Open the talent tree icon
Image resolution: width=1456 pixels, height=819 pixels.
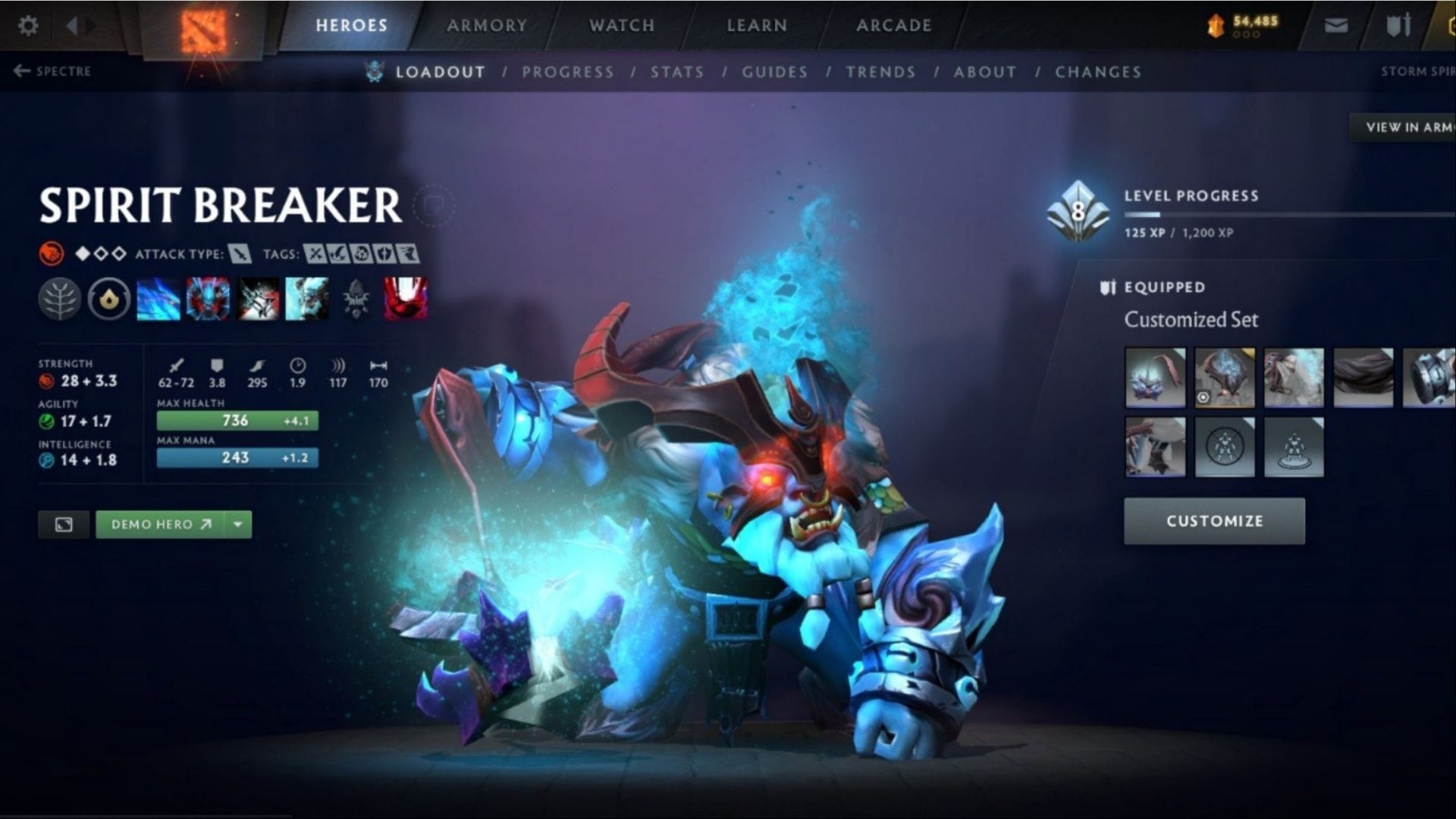(x=59, y=299)
